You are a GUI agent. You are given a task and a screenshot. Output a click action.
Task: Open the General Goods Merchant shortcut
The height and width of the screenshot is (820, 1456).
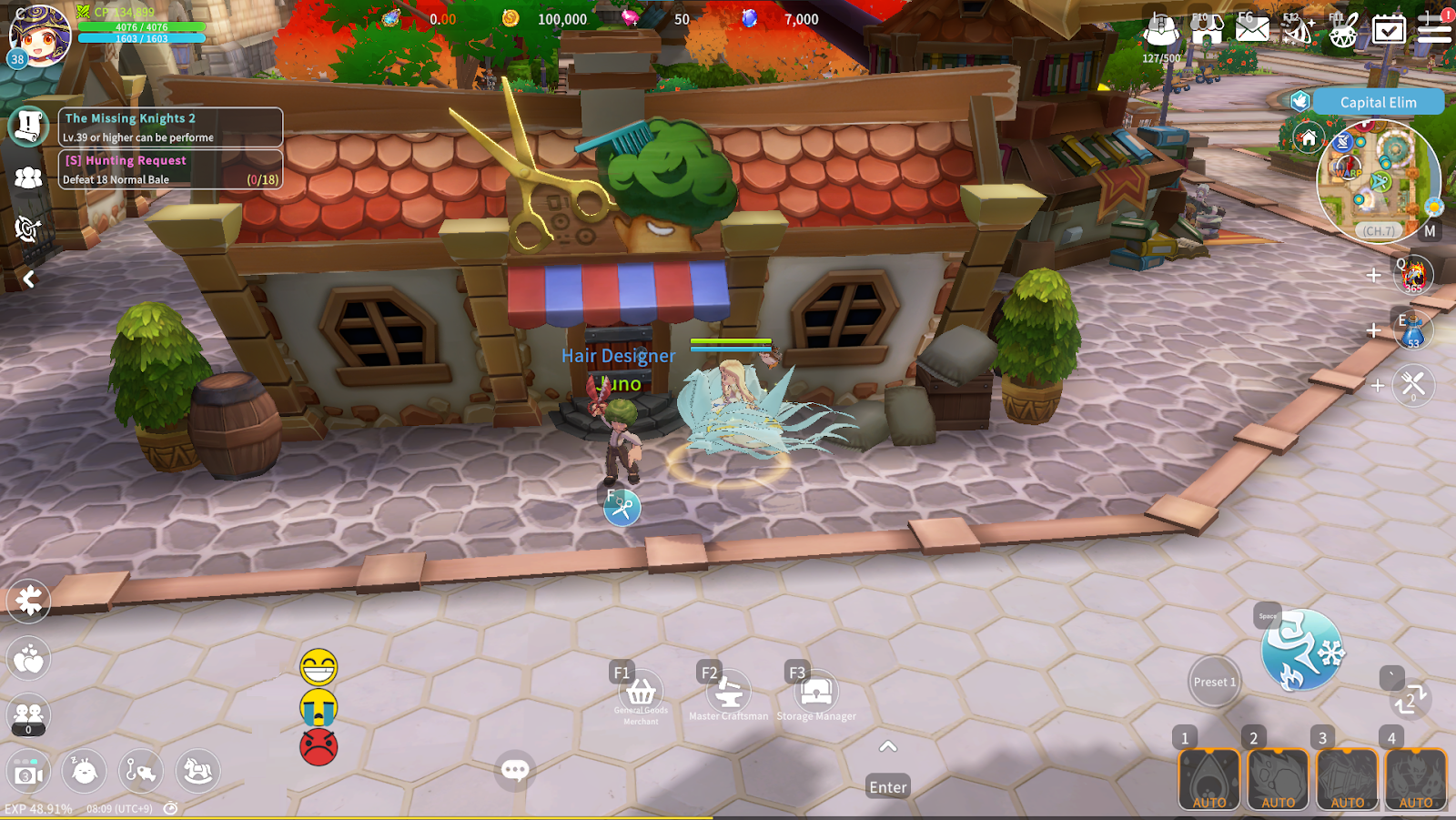click(642, 693)
